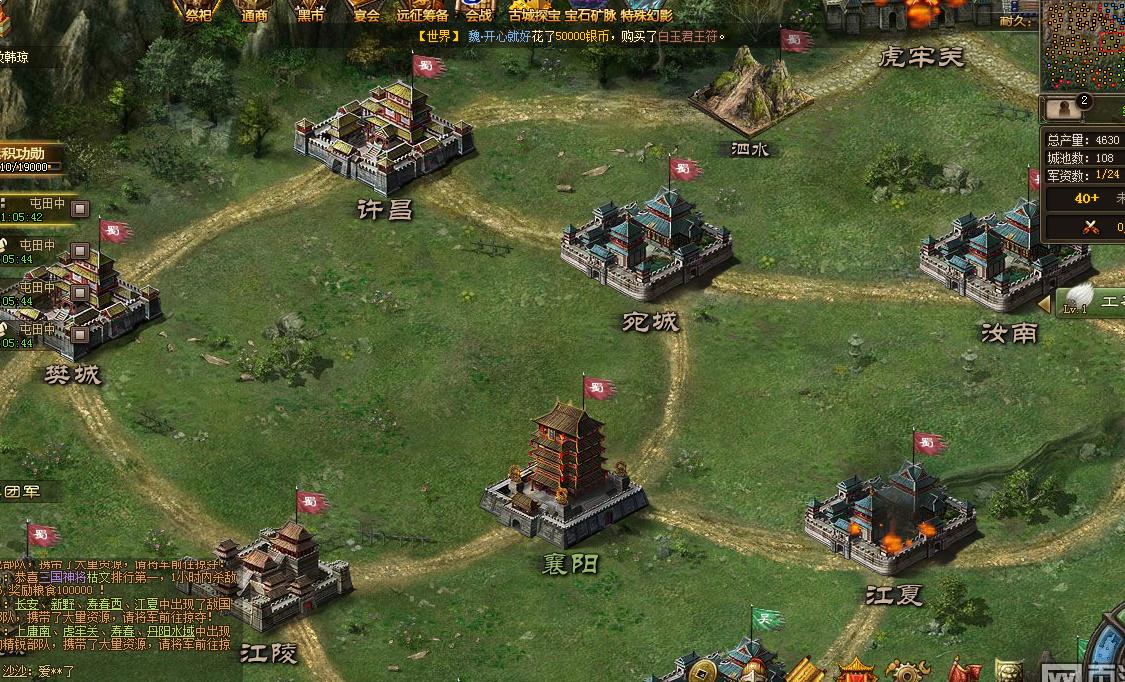The image size is (1125, 682).
Task: Open the 团军 army group tab
Action: point(25,491)
